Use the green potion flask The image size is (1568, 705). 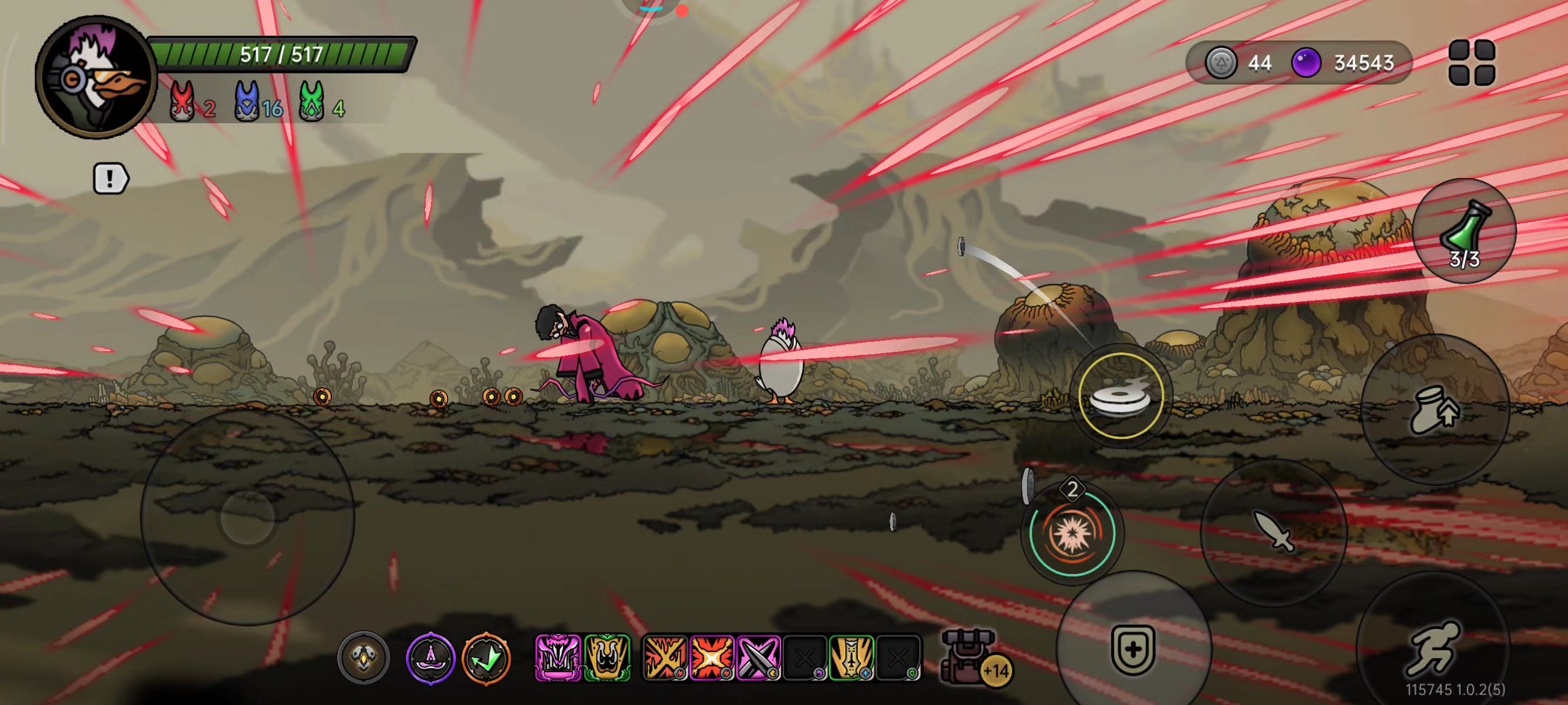(x=1464, y=231)
